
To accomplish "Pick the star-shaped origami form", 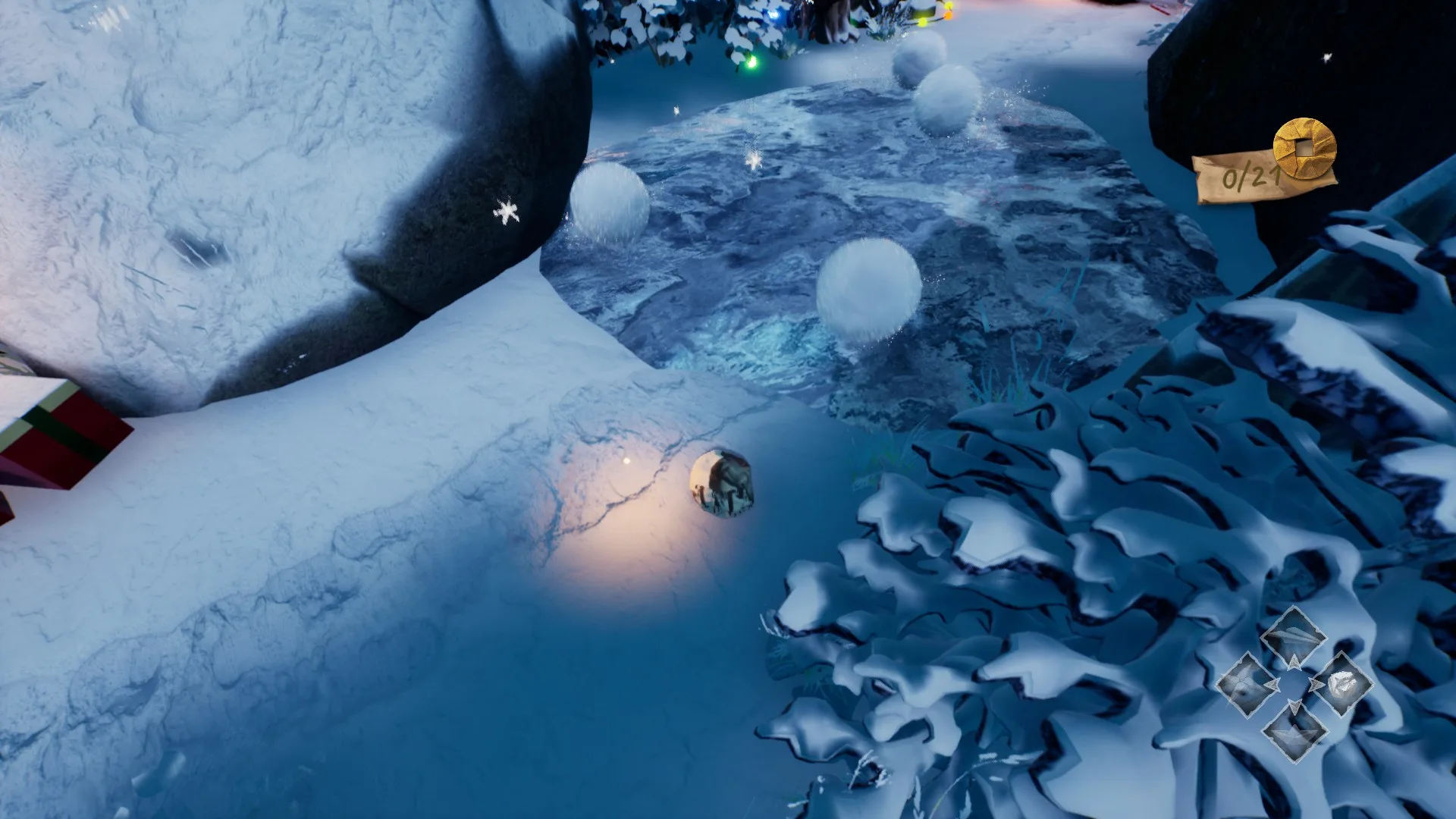I will (x=1247, y=685).
